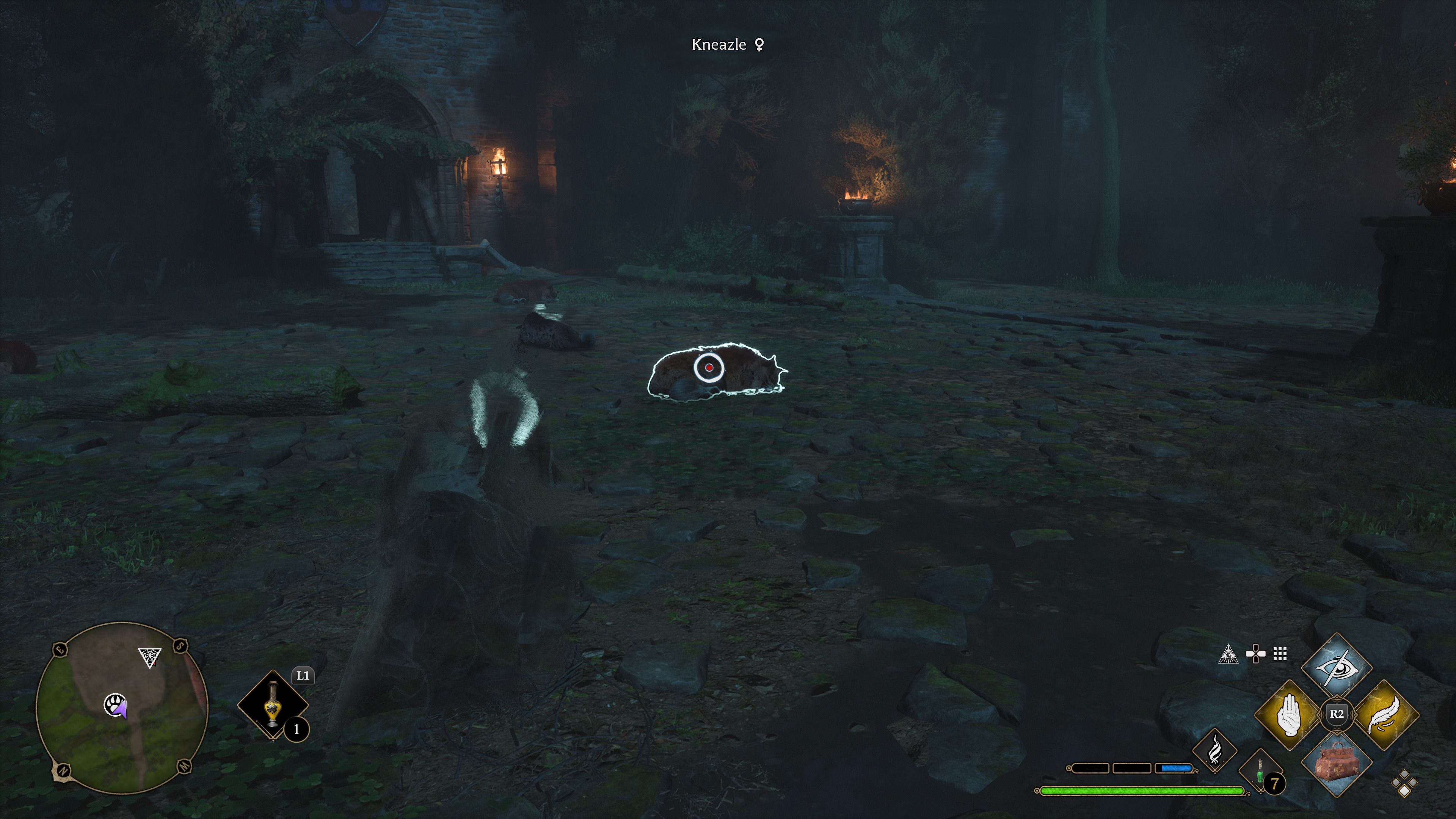The height and width of the screenshot is (819, 1456).
Task: Select the open hand spell slot
Action: coord(1289,715)
